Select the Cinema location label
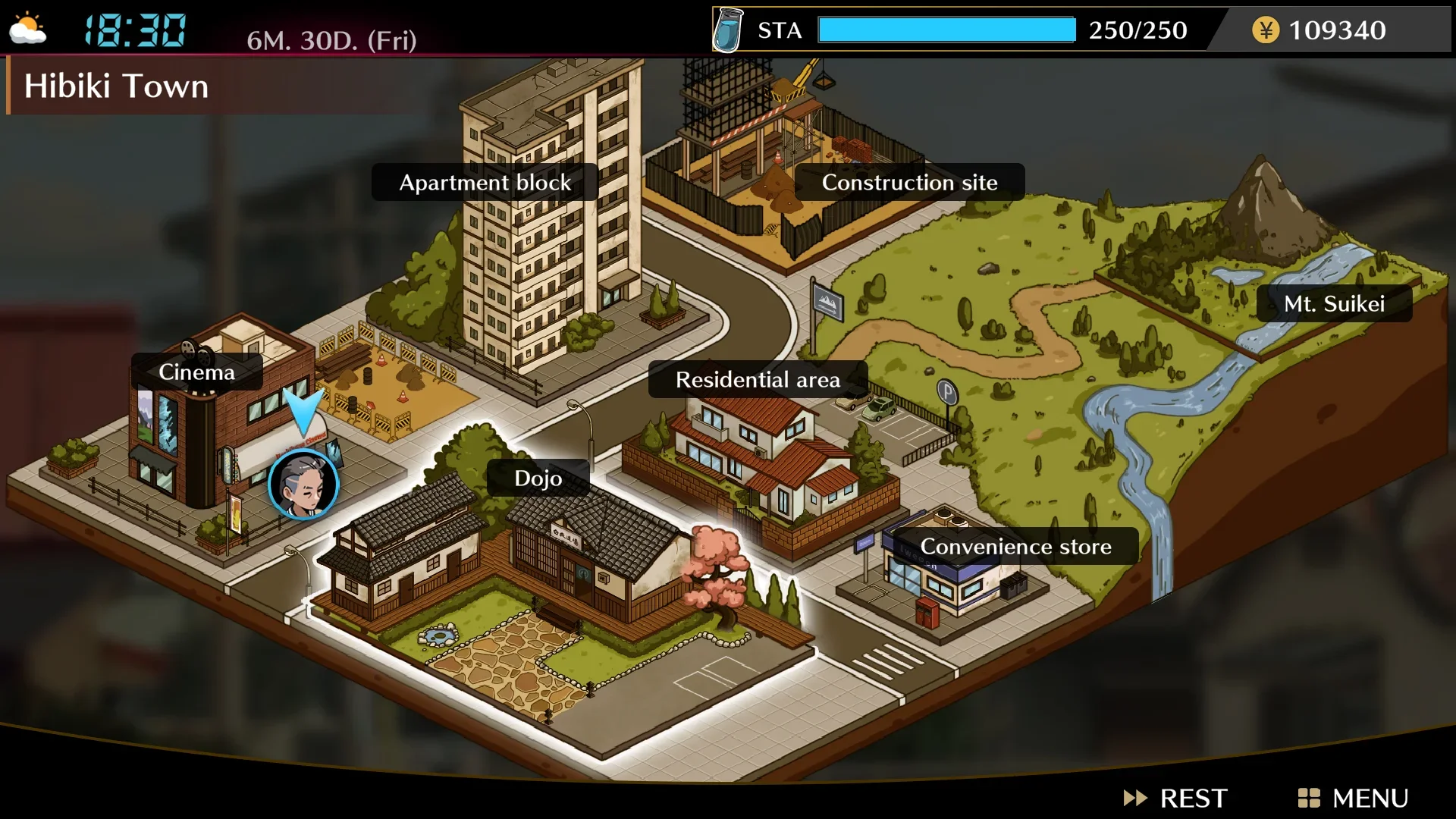The height and width of the screenshot is (819, 1456). [196, 372]
